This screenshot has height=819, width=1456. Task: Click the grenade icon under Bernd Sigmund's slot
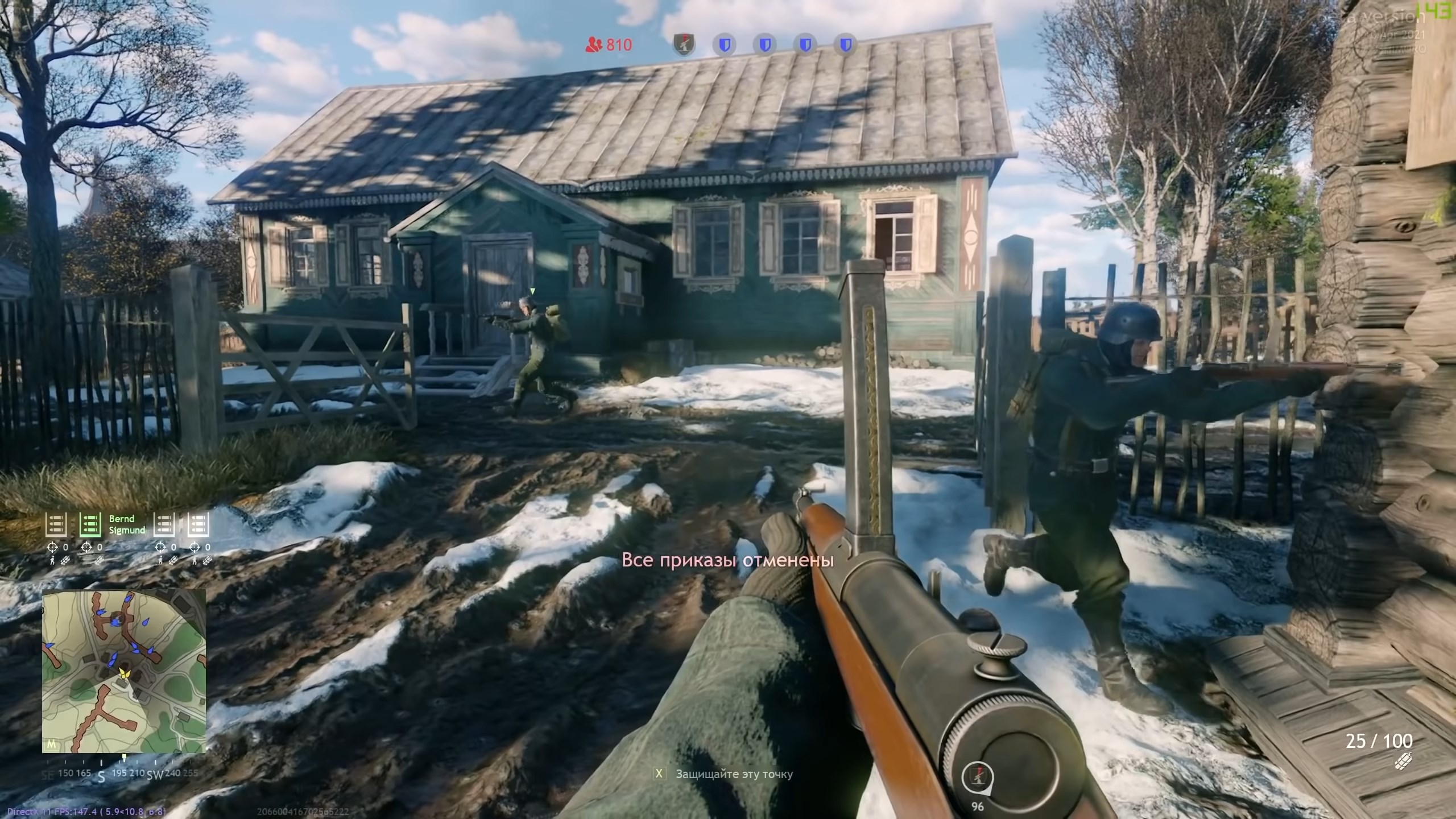tap(100, 560)
